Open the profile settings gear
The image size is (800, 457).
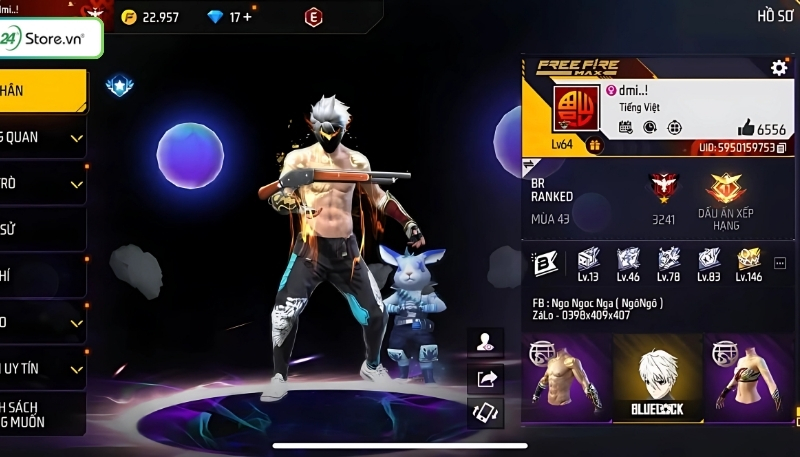click(778, 68)
